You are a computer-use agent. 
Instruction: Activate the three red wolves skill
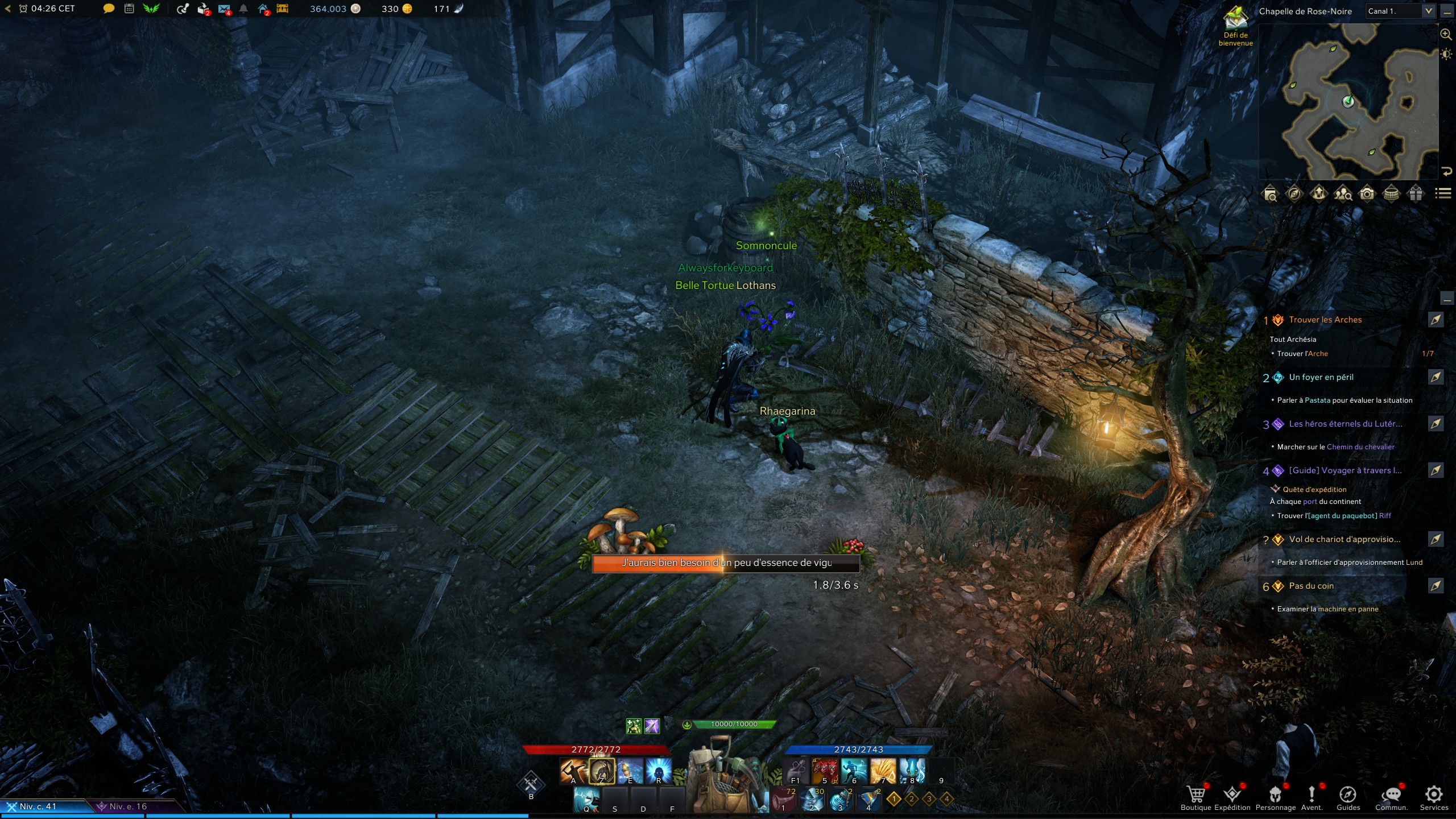824,771
